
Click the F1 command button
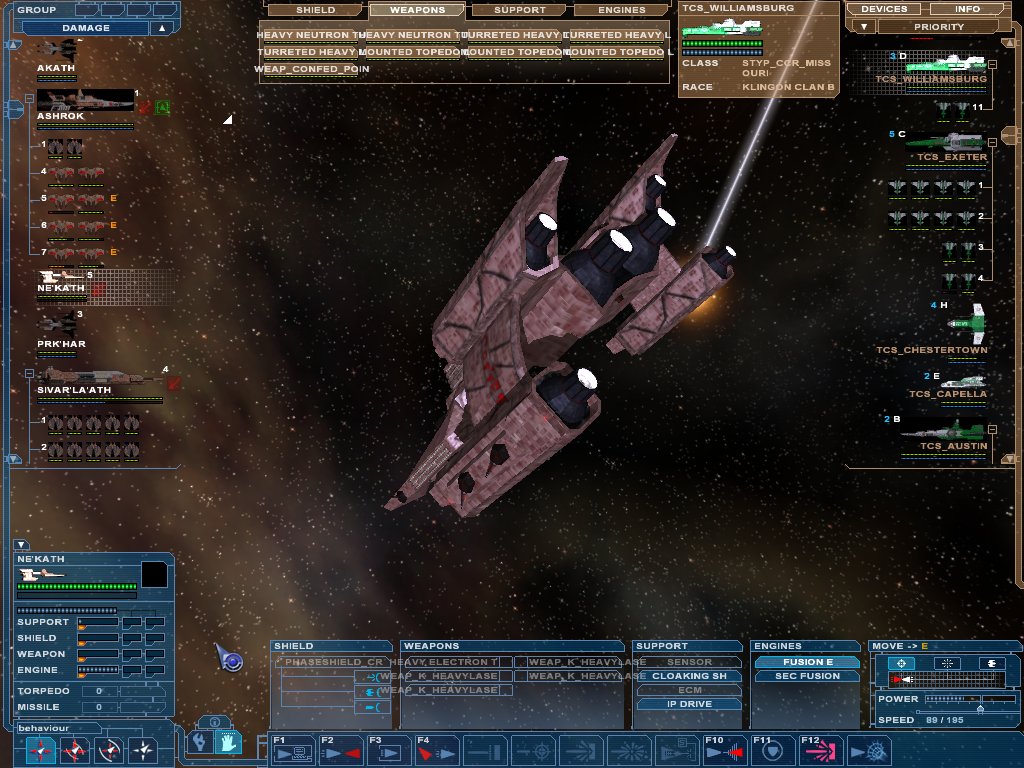(293, 750)
